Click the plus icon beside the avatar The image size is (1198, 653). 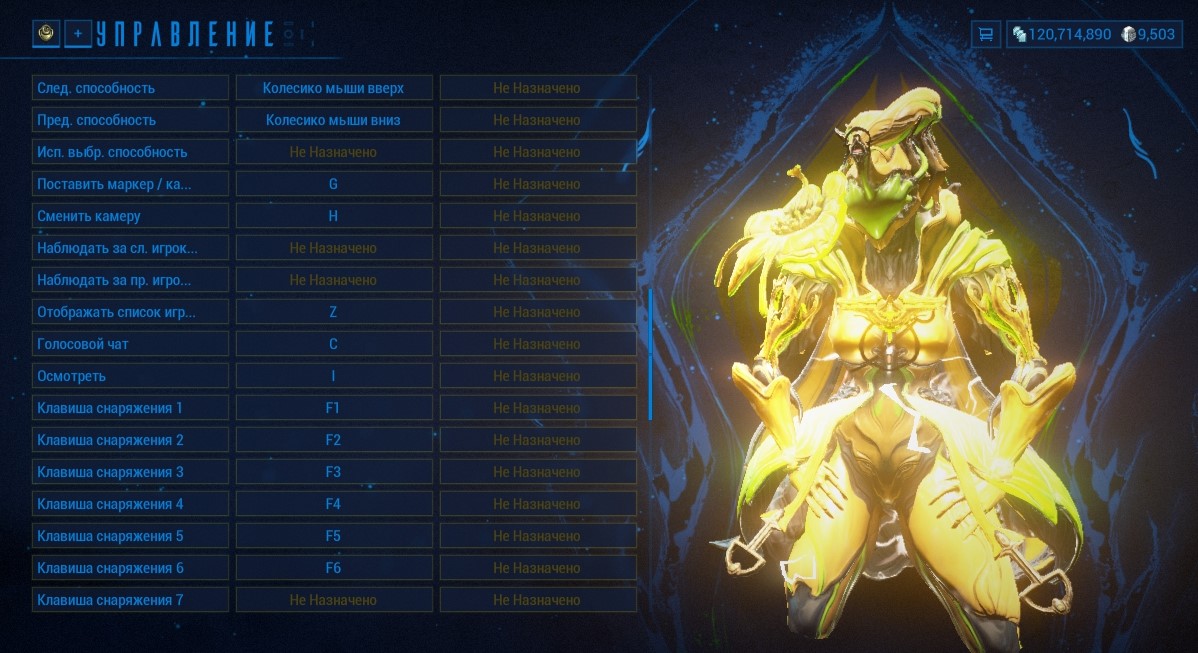[x=78, y=34]
